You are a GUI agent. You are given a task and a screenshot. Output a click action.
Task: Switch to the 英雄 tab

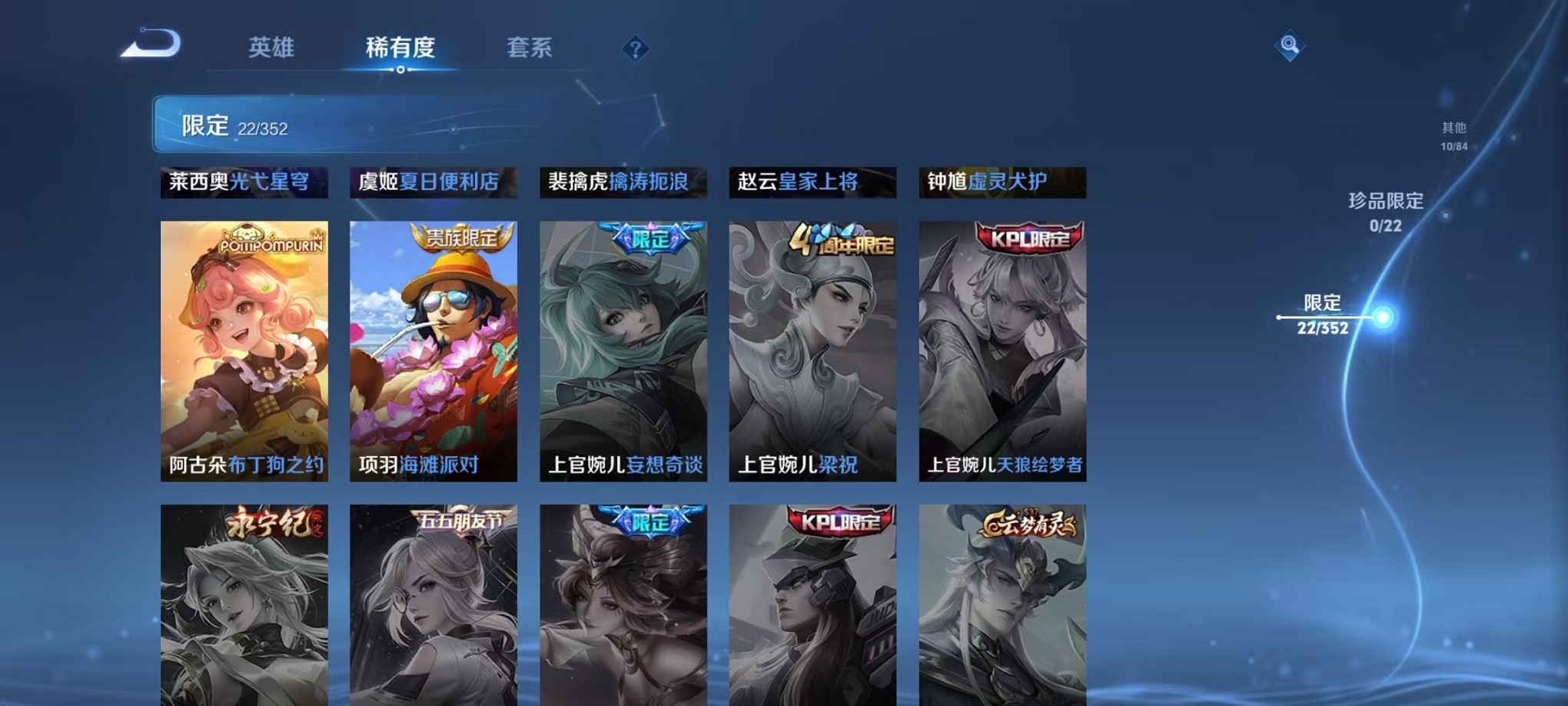point(272,48)
